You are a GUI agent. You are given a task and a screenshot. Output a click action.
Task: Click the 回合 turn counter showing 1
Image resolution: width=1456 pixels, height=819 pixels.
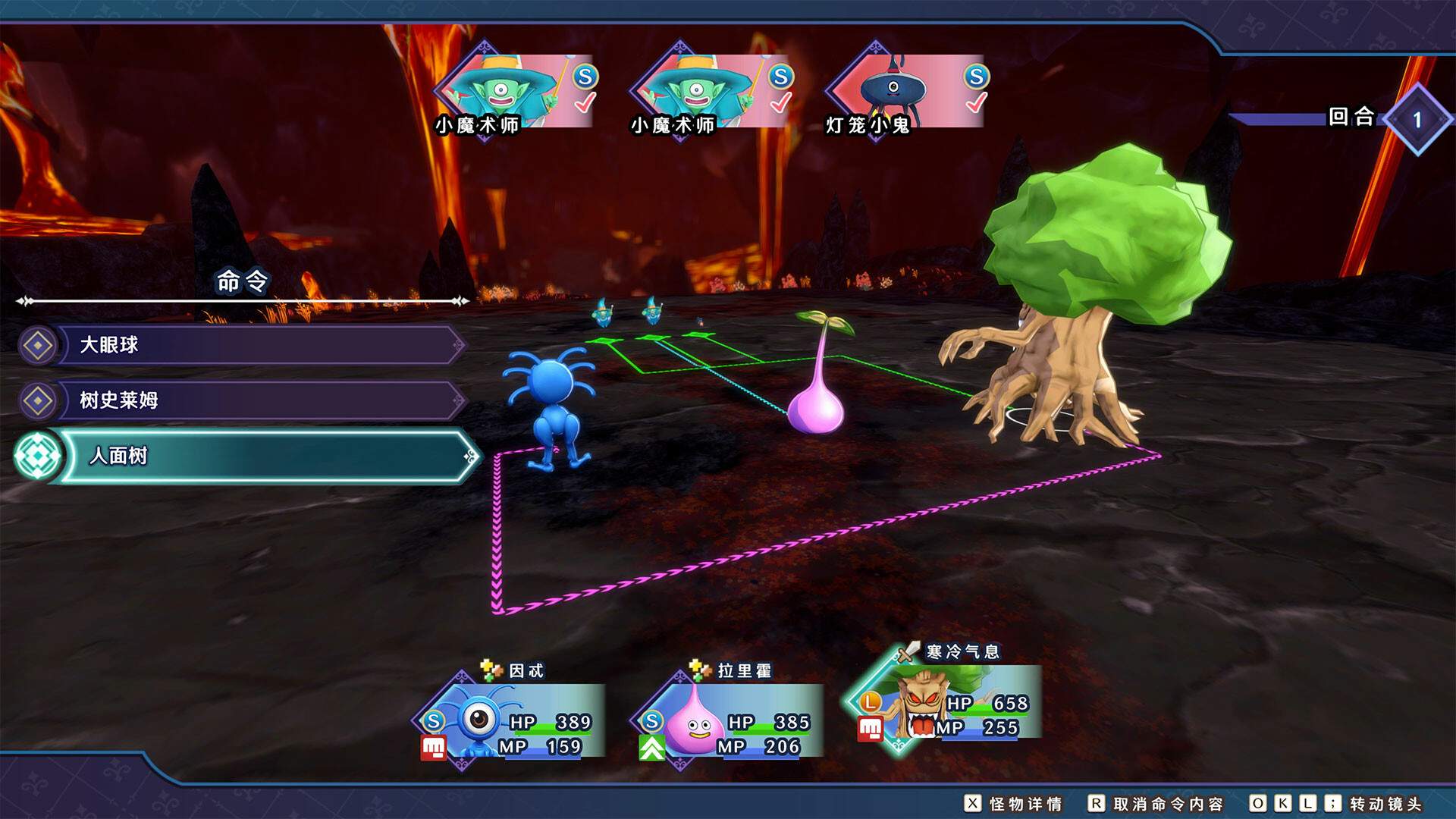(1418, 120)
